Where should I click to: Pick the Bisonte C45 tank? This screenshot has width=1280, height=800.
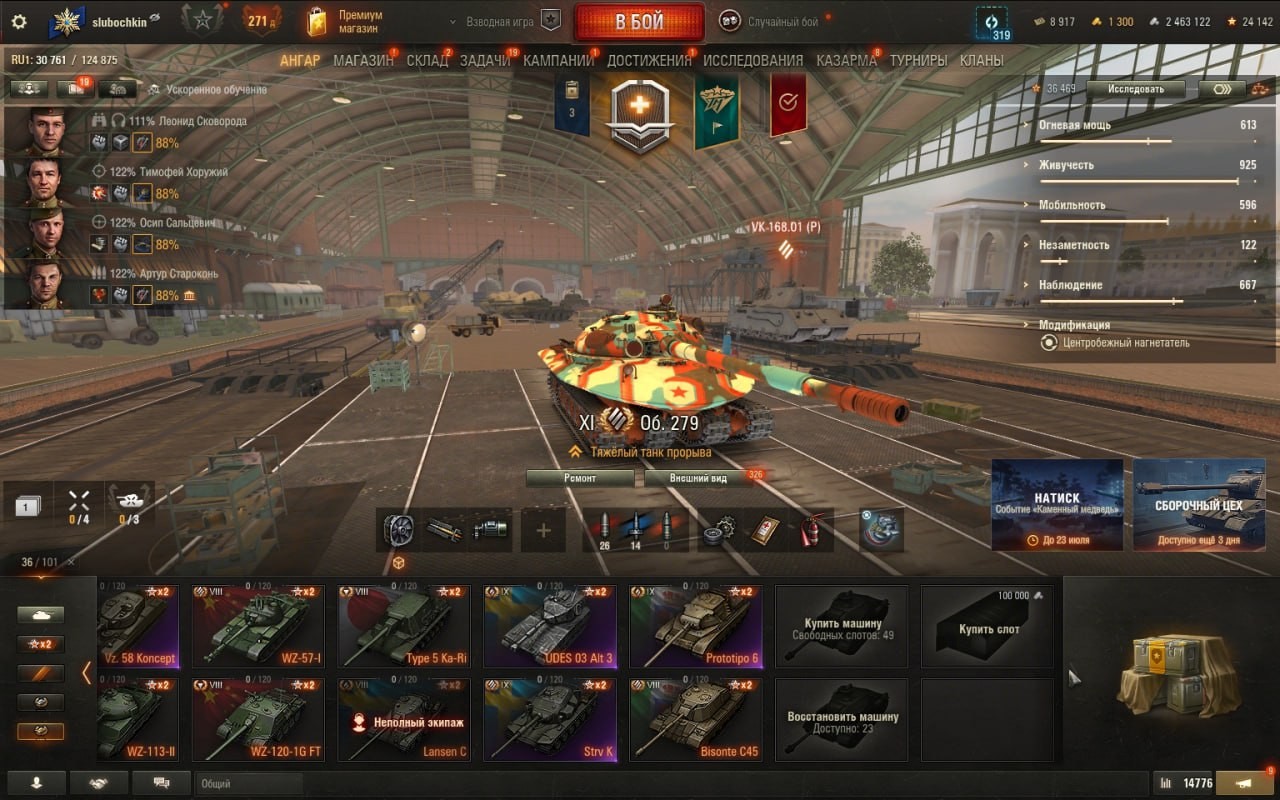(x=696, y=720)
